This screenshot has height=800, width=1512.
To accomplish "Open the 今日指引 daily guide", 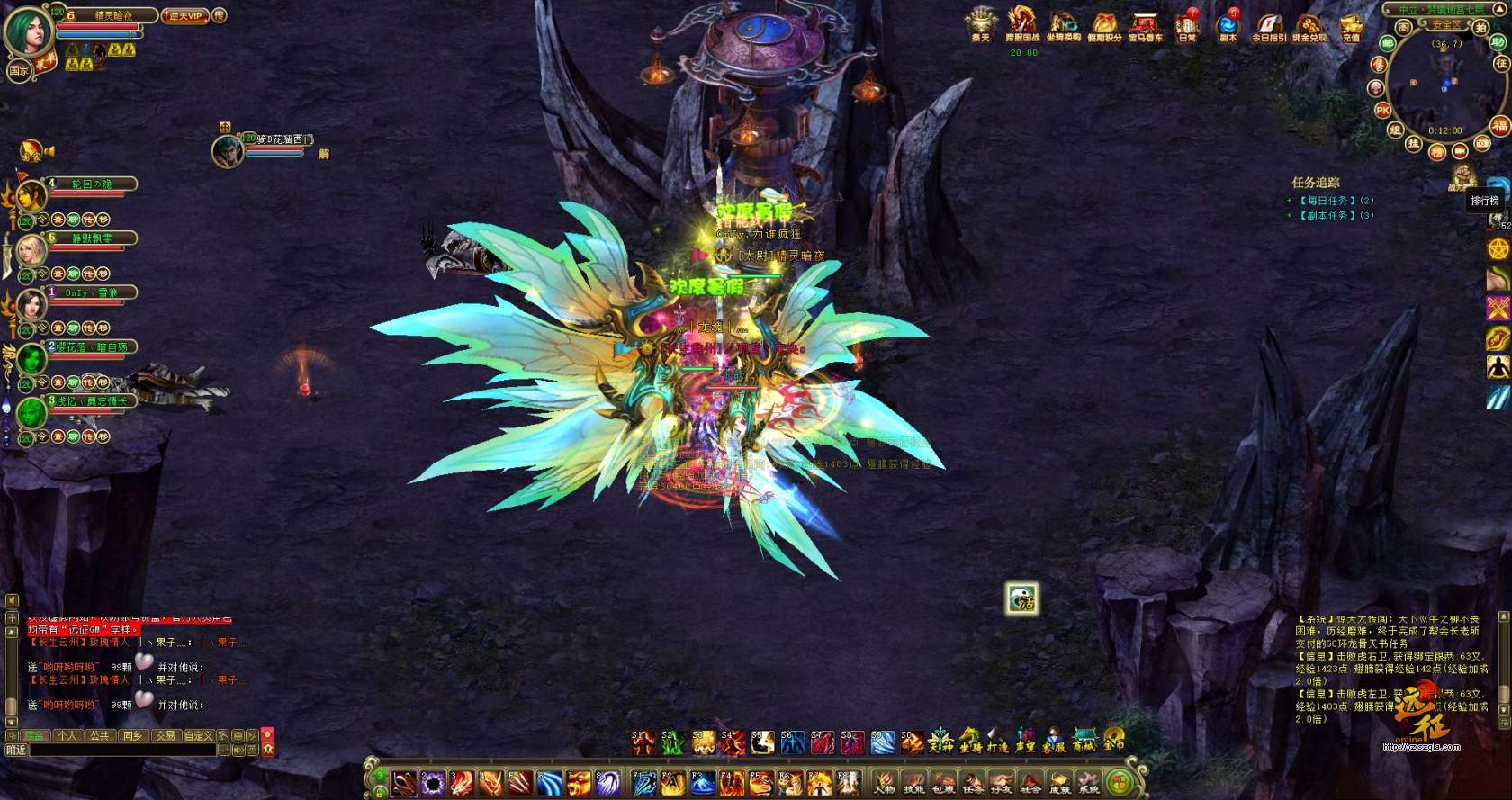I will (x=1269, y=25).
